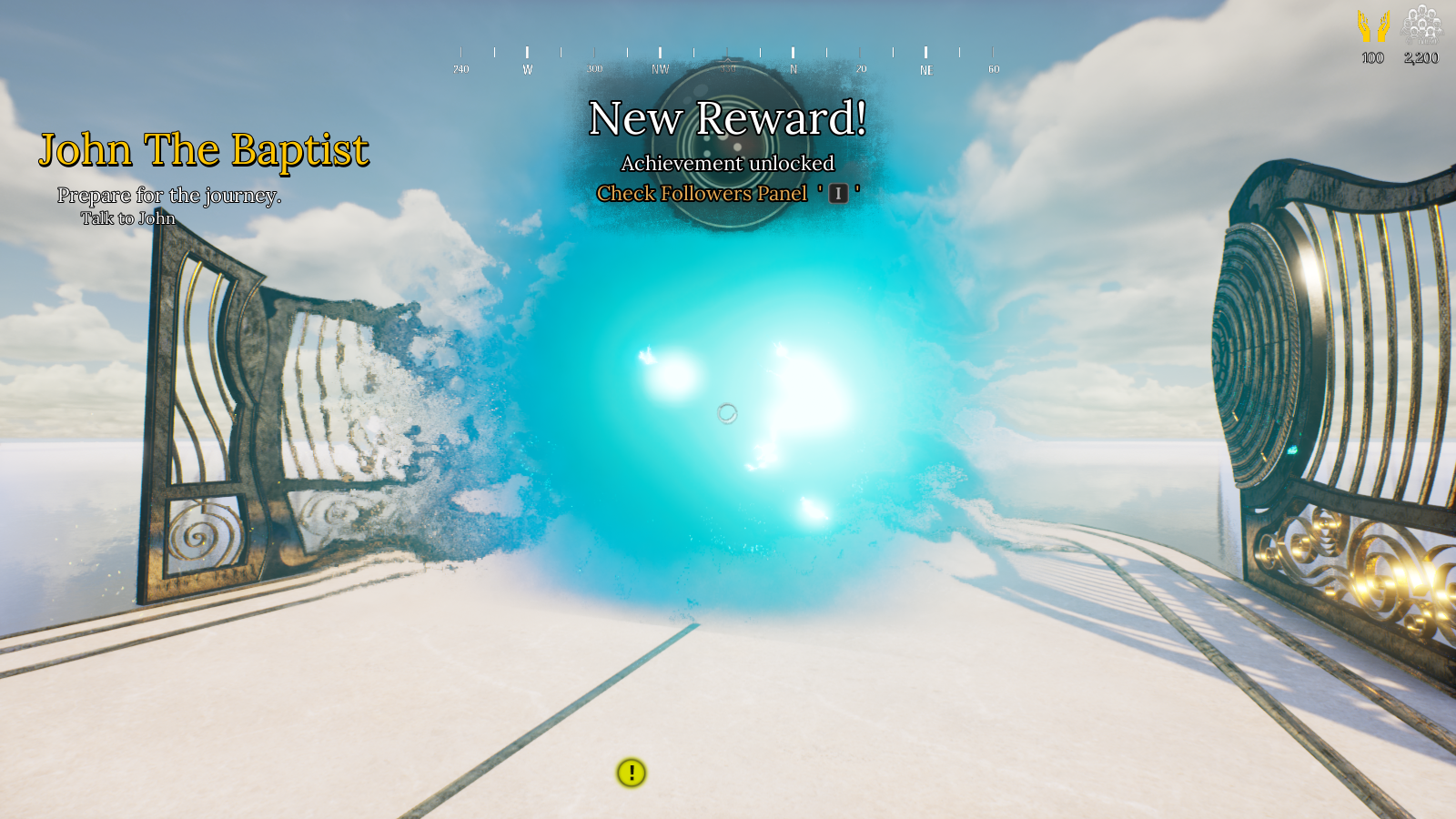This screenshot has width=1456, height=819.
Task: Click the compass bar's N heading
Action: pos(794,68)
